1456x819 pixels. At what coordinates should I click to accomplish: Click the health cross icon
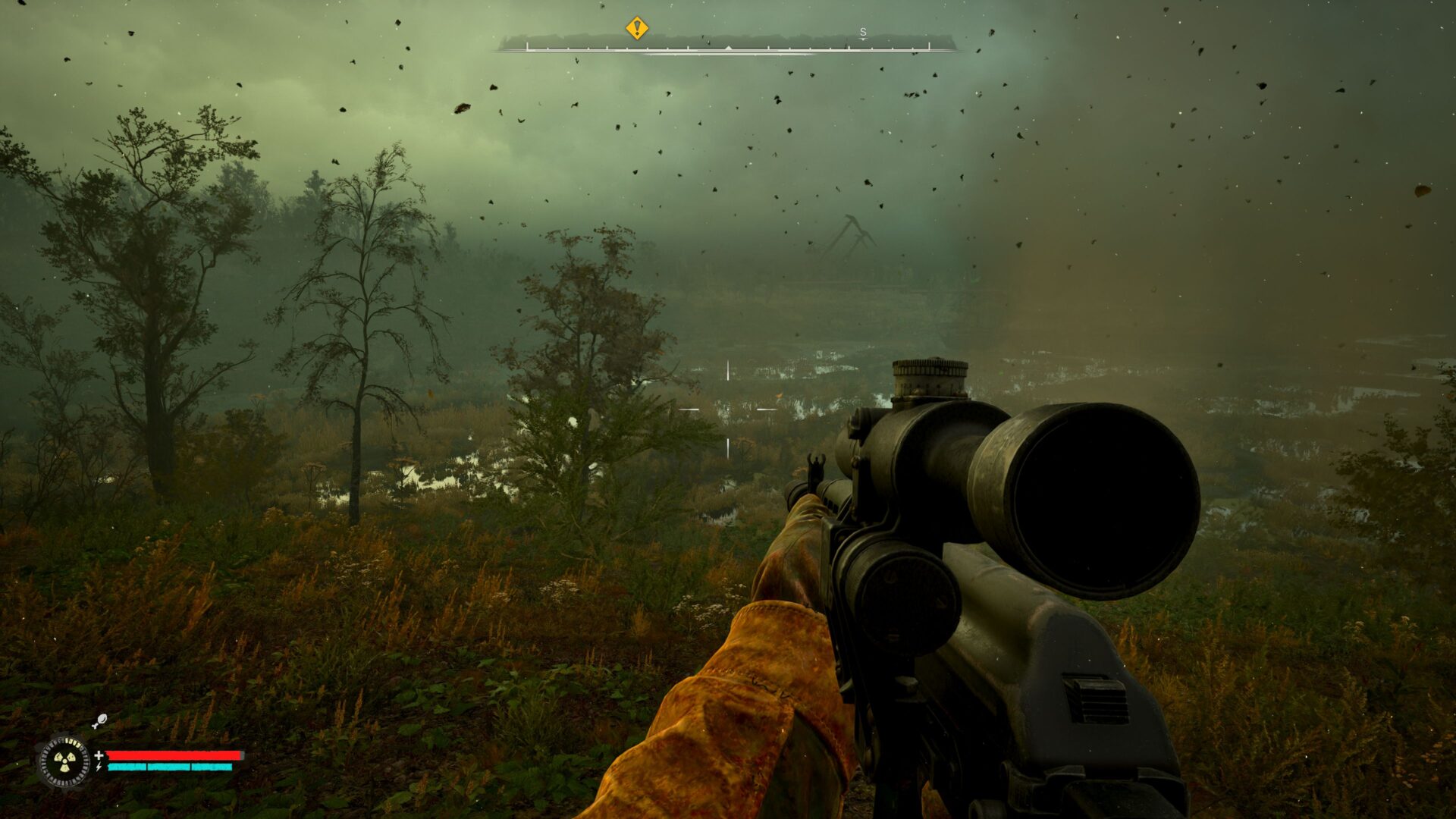coord(99,757)
